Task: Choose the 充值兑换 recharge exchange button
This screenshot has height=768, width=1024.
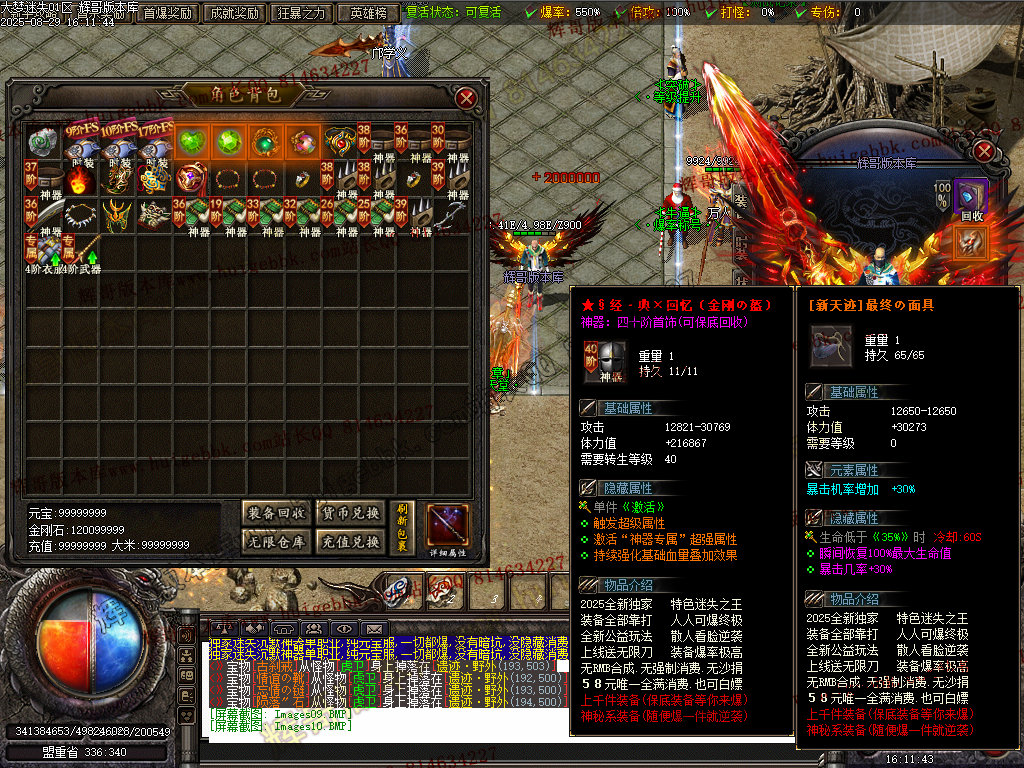Action: tap(349, 542)
